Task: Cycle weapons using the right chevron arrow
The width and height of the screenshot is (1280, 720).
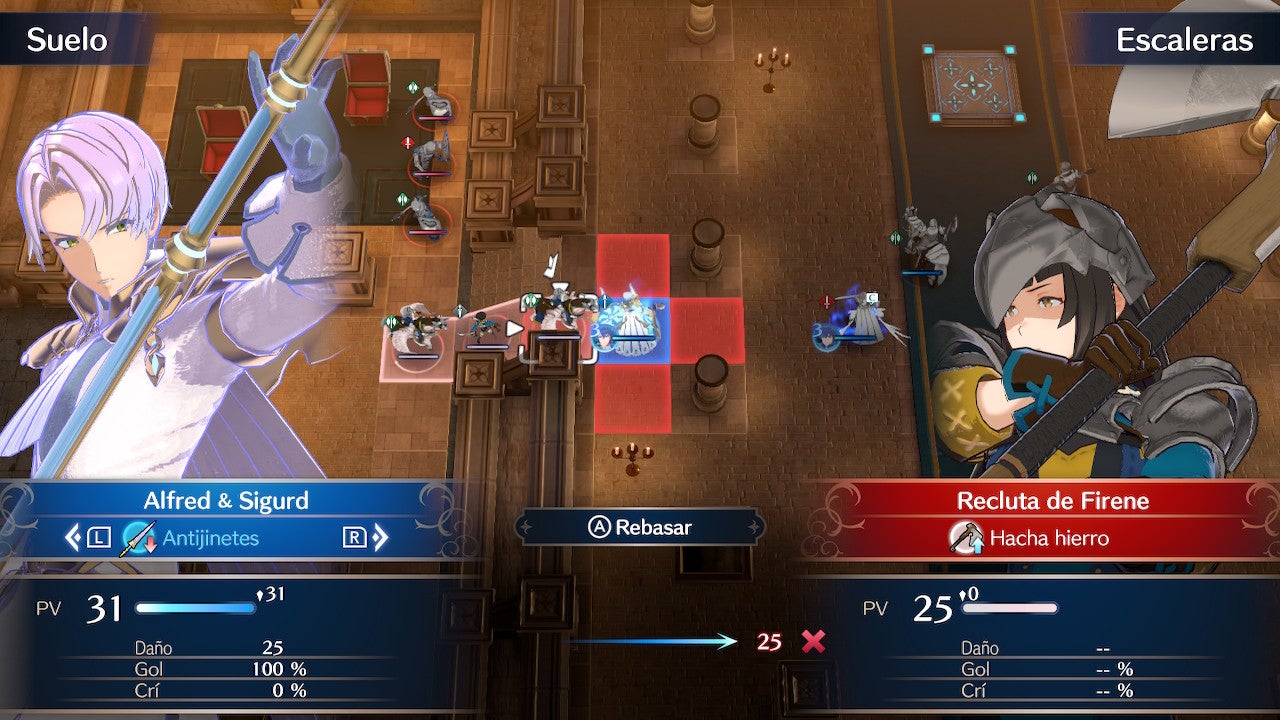Action: [380, 538]
